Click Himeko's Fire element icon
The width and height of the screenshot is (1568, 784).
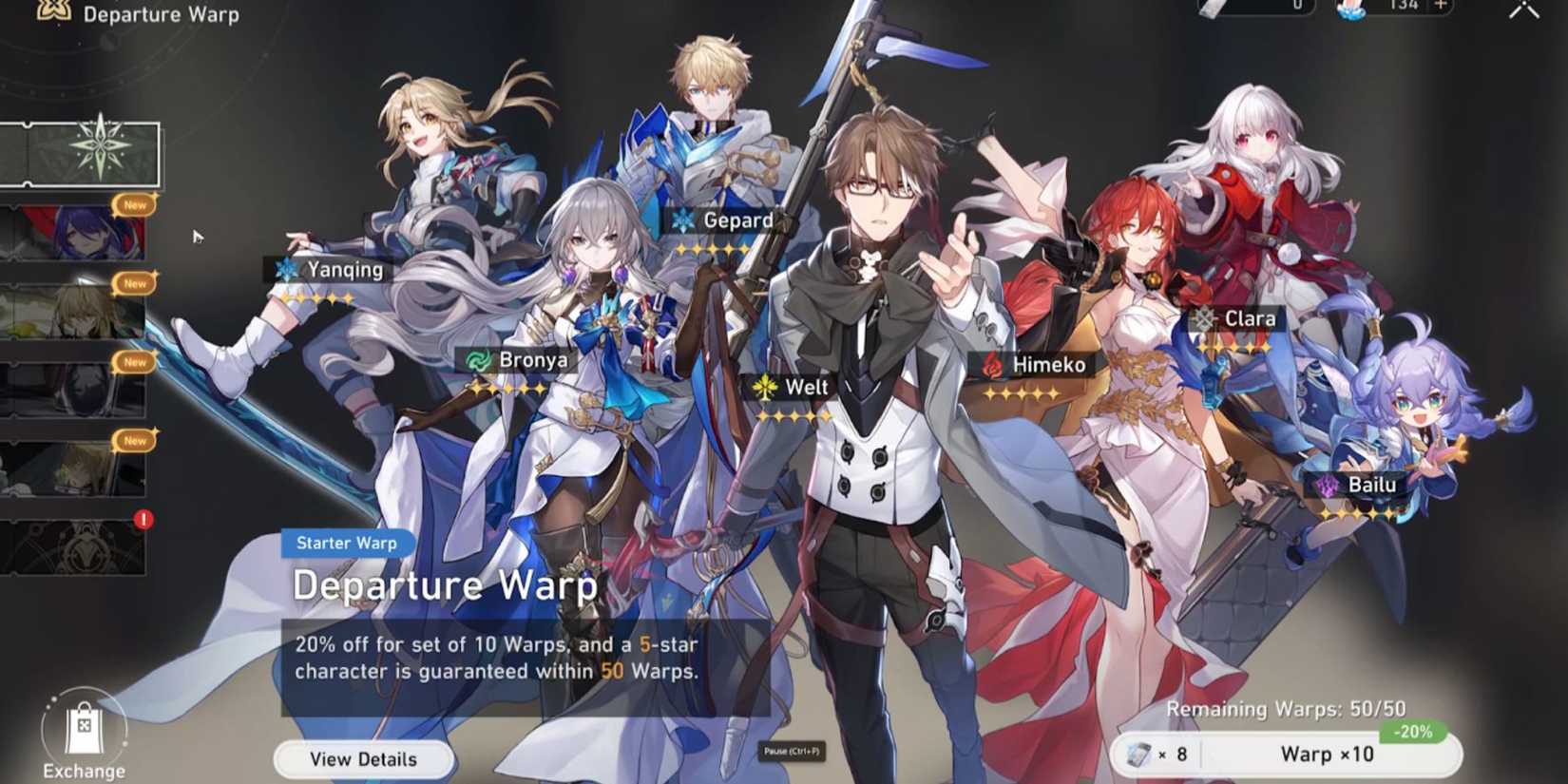(x=991, y=362)
